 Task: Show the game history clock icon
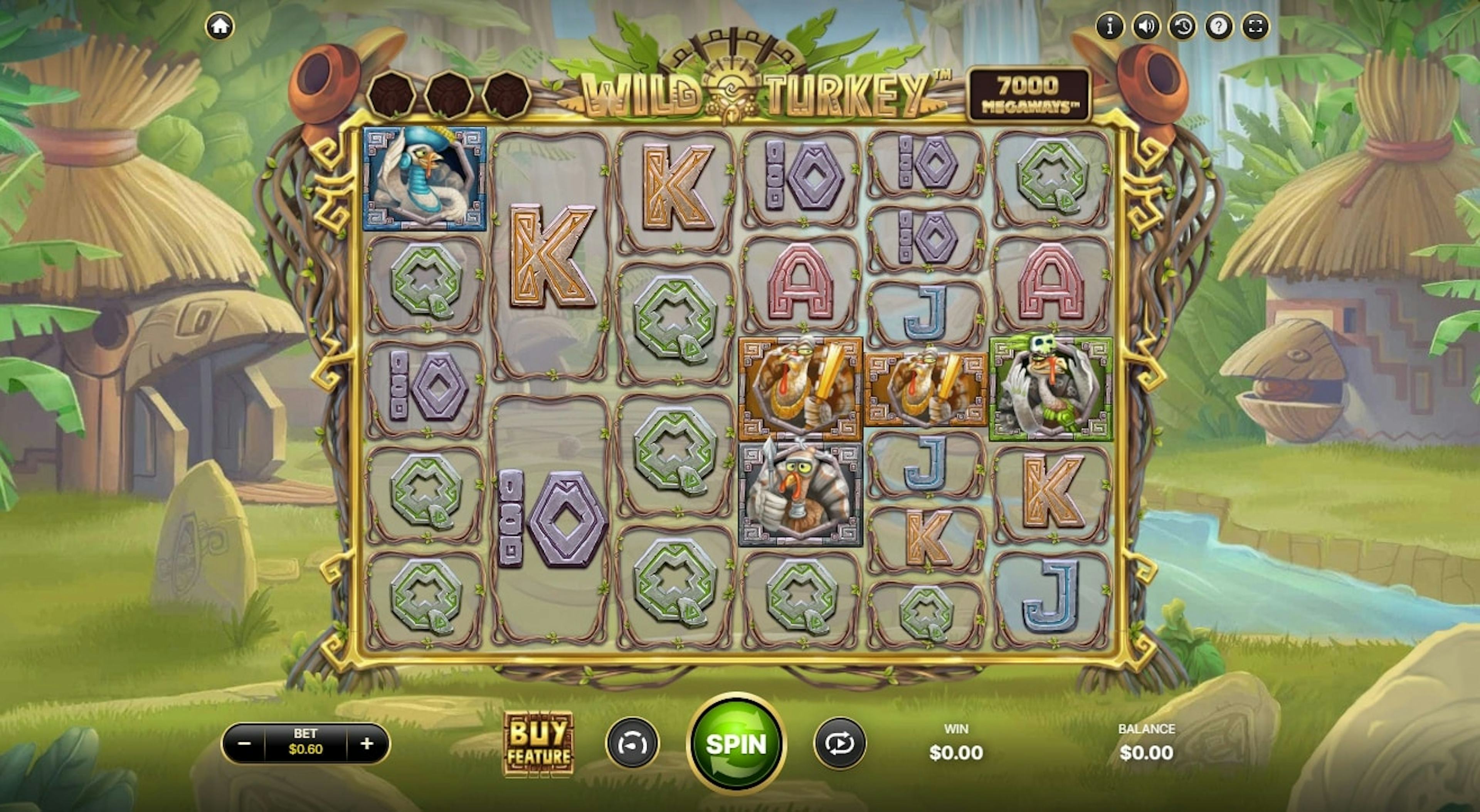(x=1182, y=27)
